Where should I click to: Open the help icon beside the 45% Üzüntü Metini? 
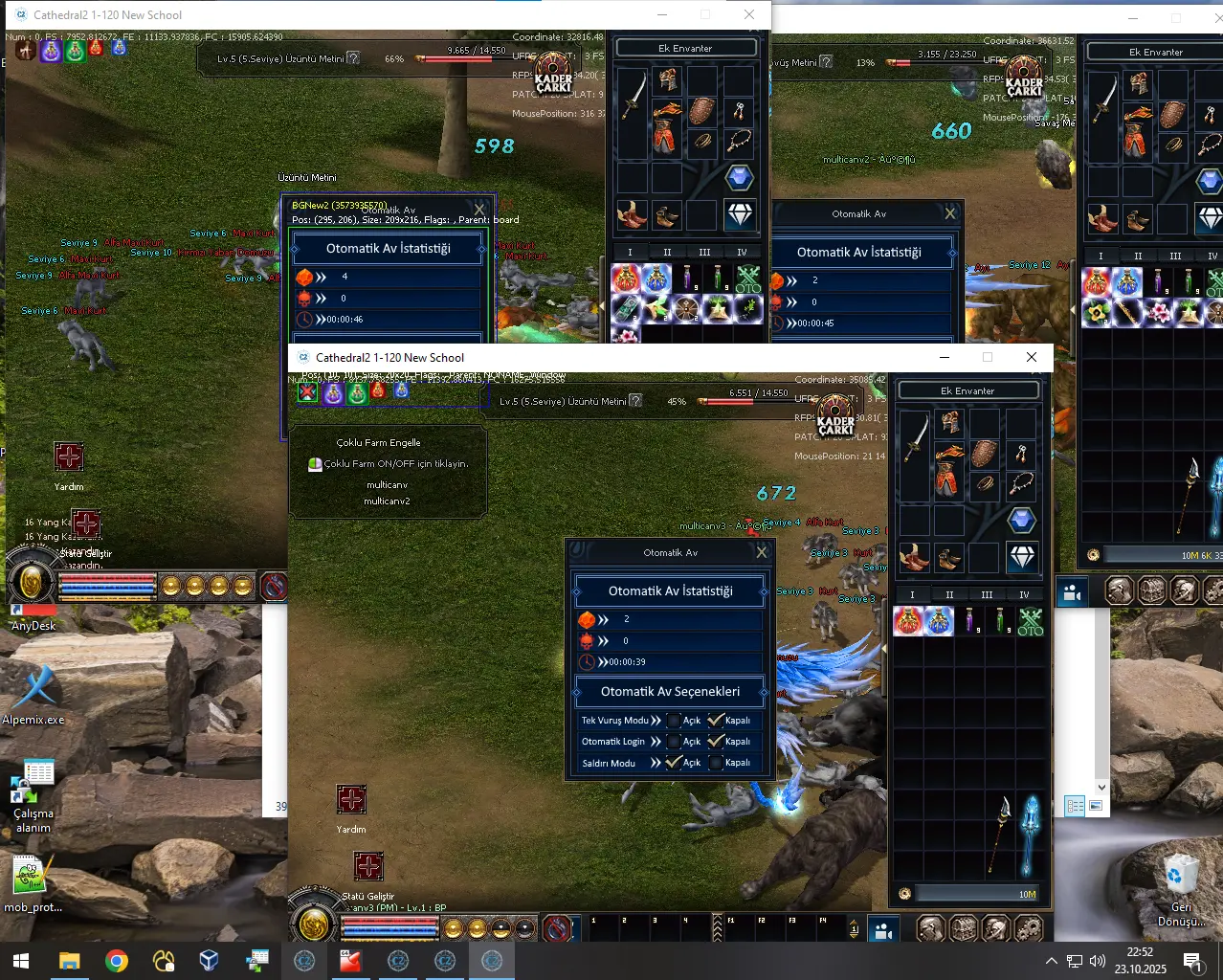tap(635, 401)
